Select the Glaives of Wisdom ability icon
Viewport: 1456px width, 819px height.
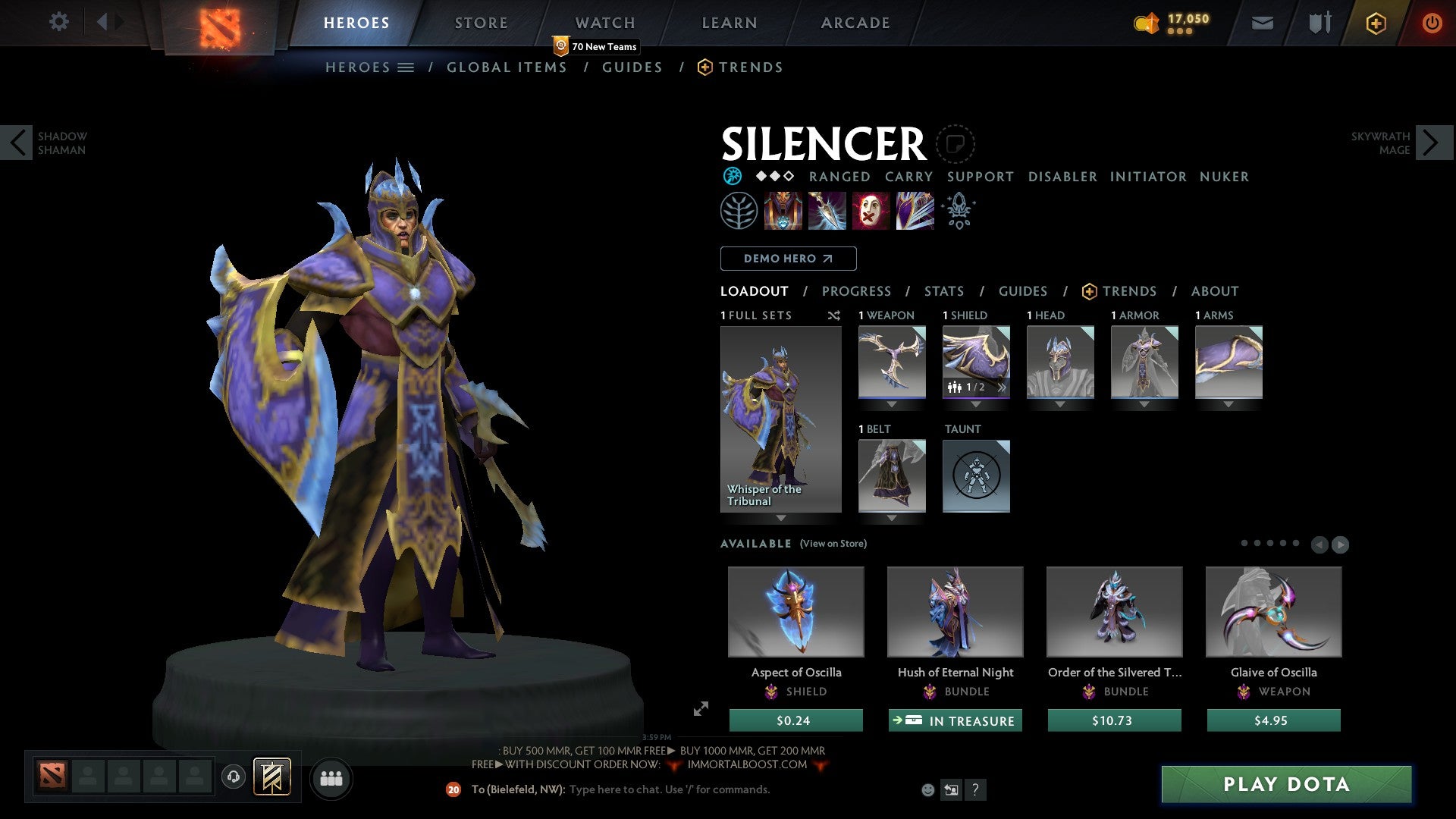point(826,211)
